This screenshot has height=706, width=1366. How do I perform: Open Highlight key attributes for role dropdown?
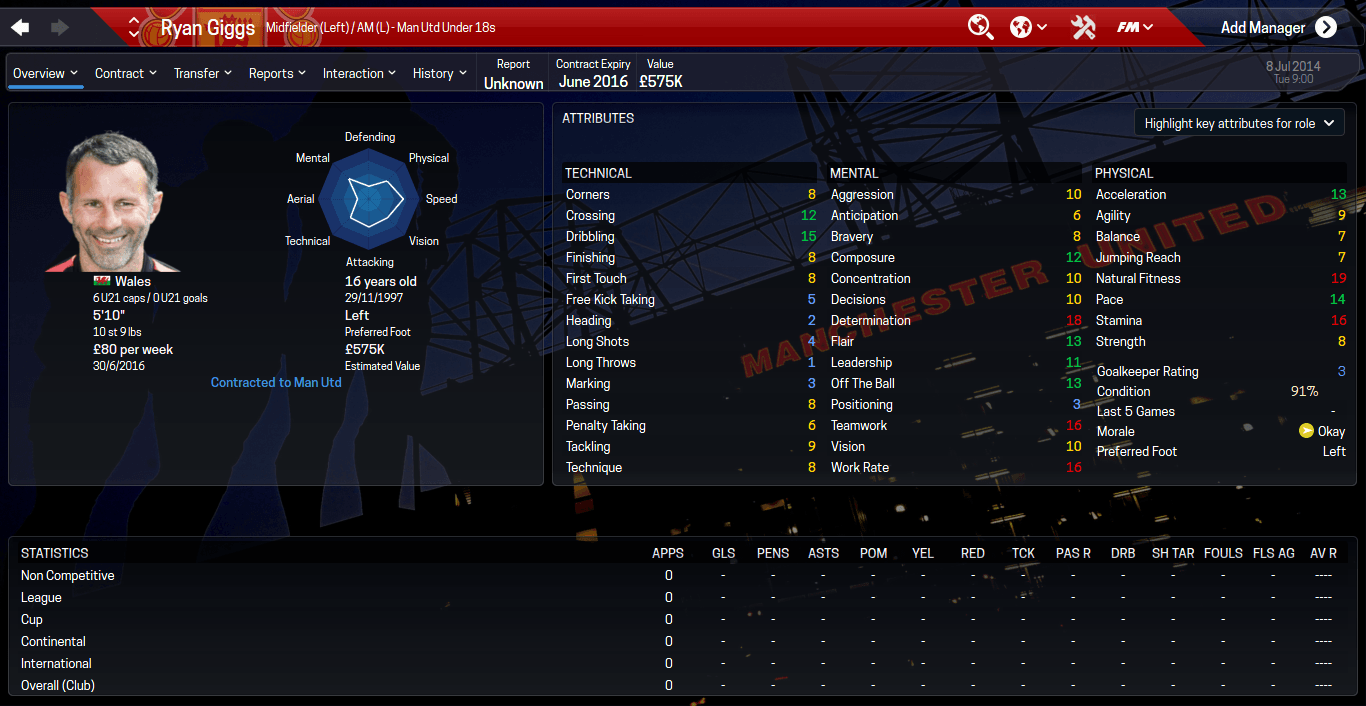[x=1239, y=123]
